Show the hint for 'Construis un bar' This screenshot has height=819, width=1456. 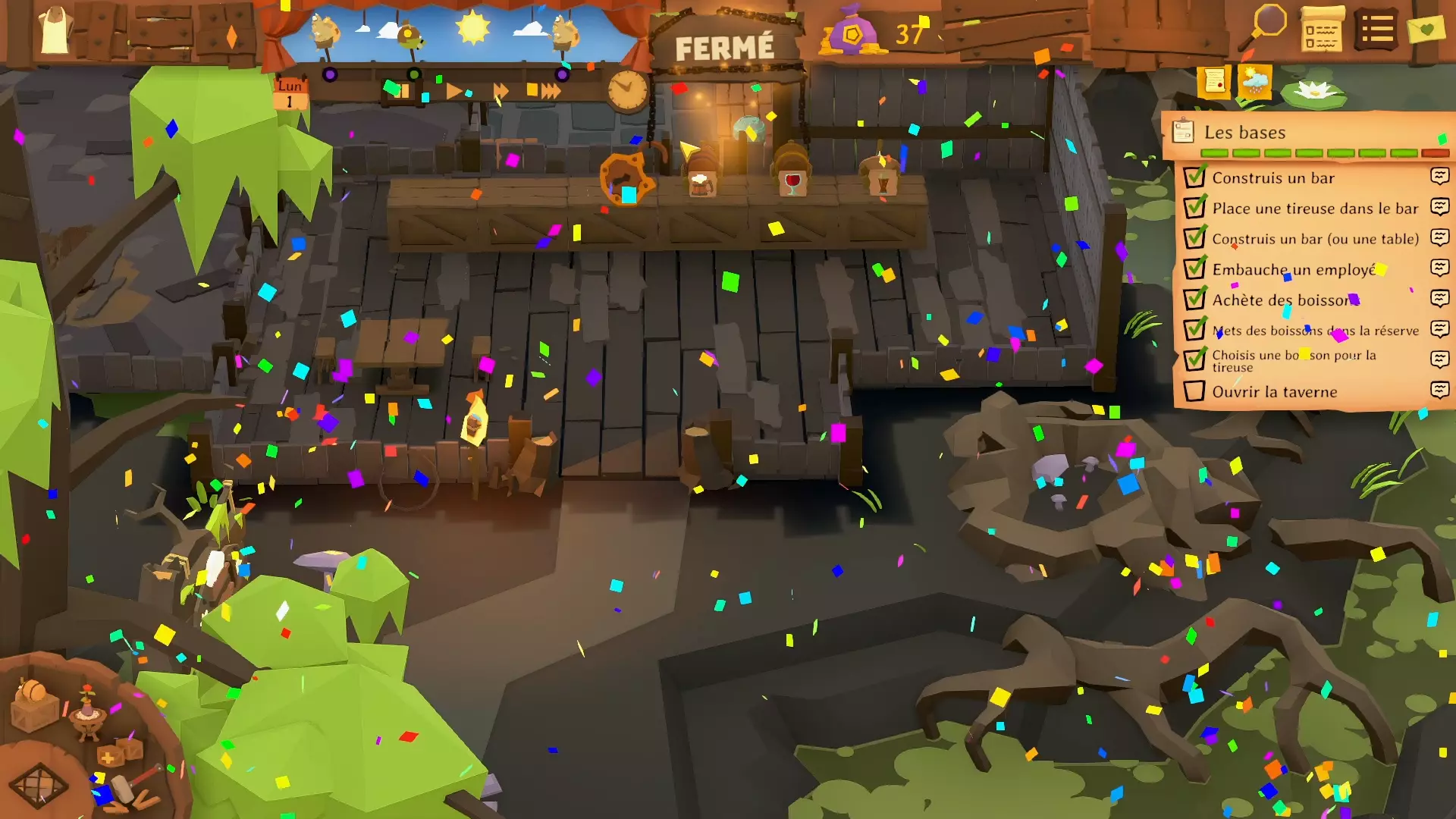1439,177
